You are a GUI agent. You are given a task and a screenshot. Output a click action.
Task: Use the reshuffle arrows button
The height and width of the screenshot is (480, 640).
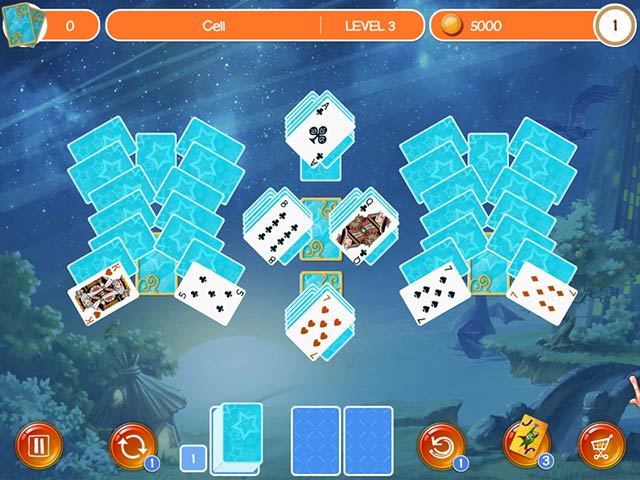(132, 445)
